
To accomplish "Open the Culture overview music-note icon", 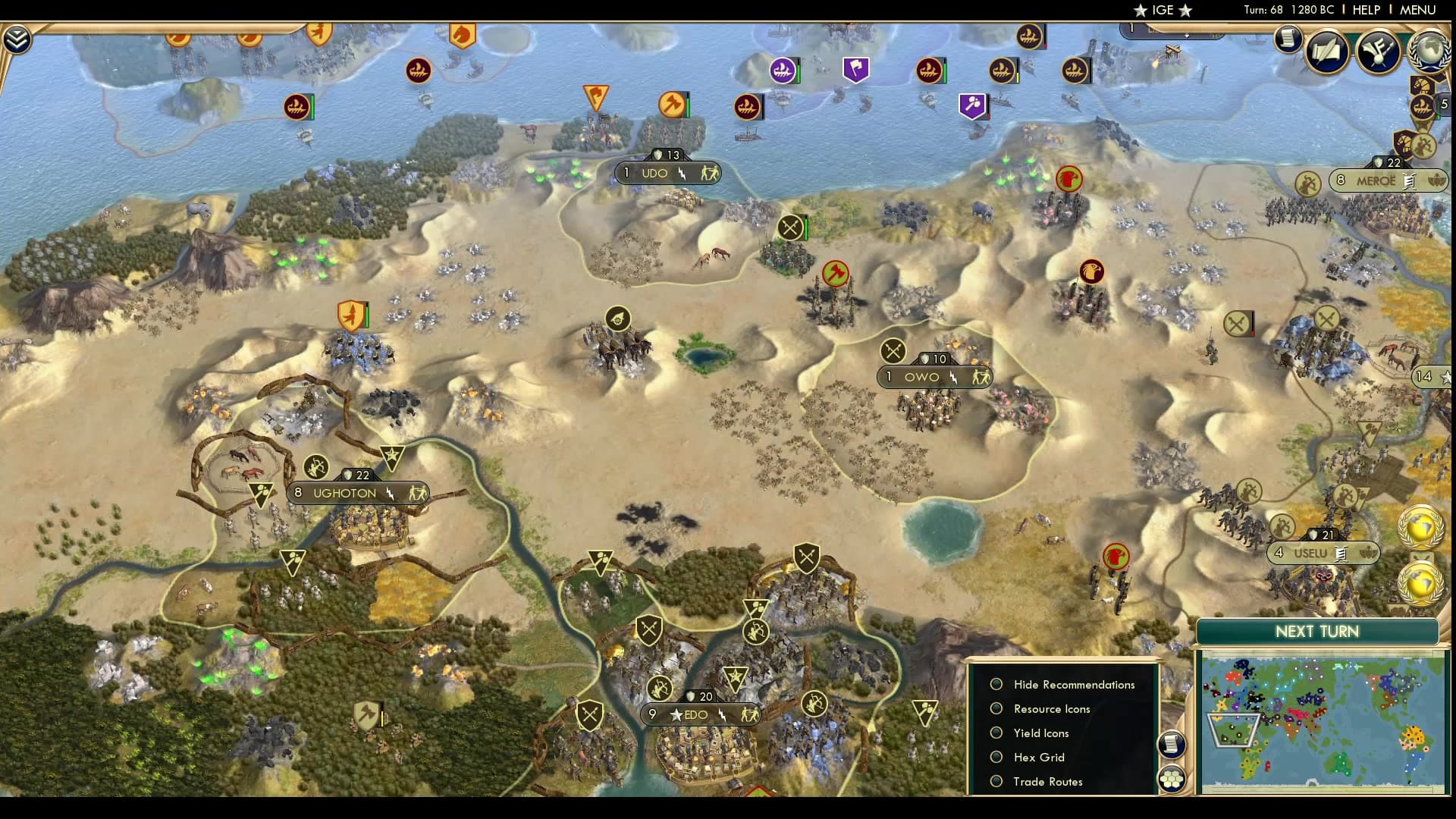I will [1378, 52].
